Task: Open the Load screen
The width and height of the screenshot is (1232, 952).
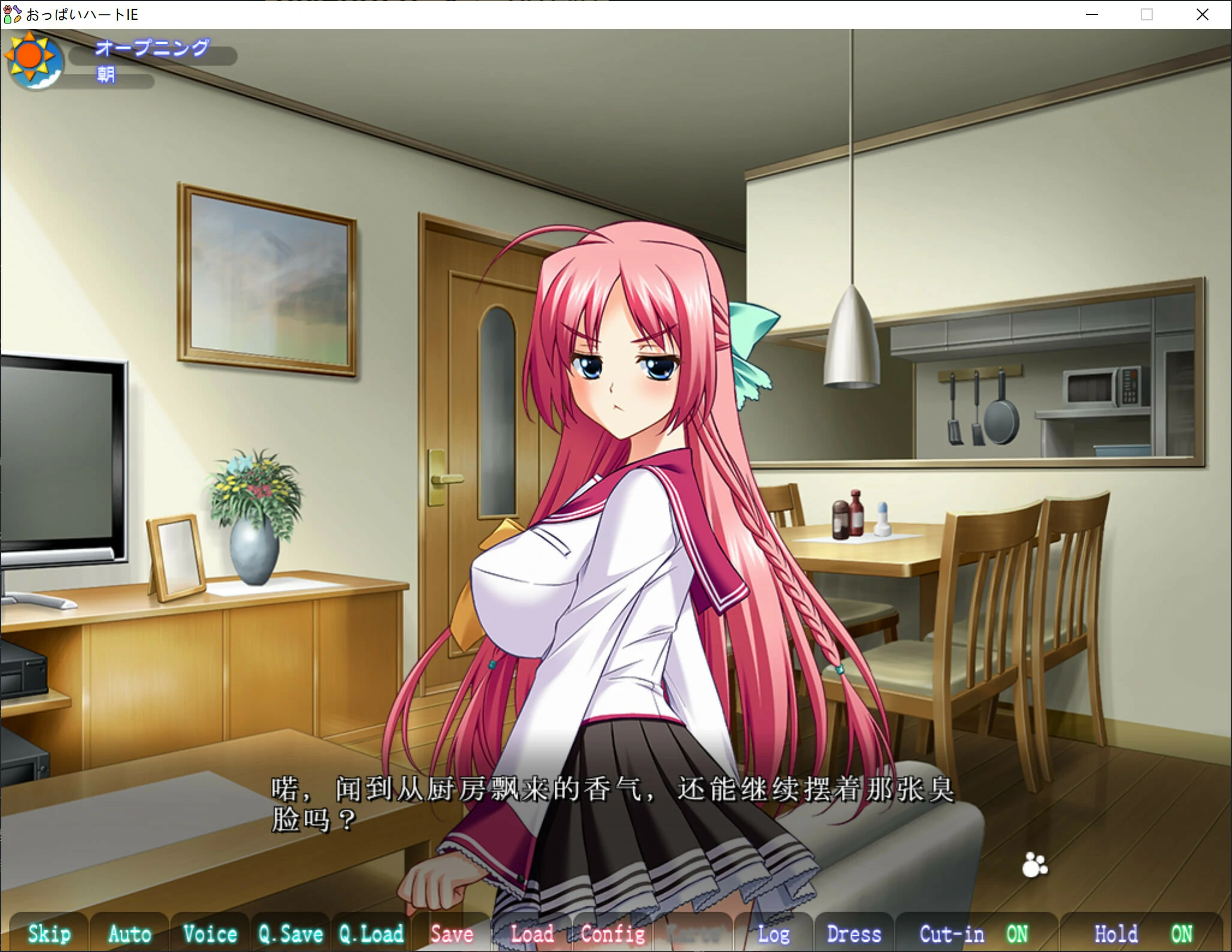Action: click(533, 933)
